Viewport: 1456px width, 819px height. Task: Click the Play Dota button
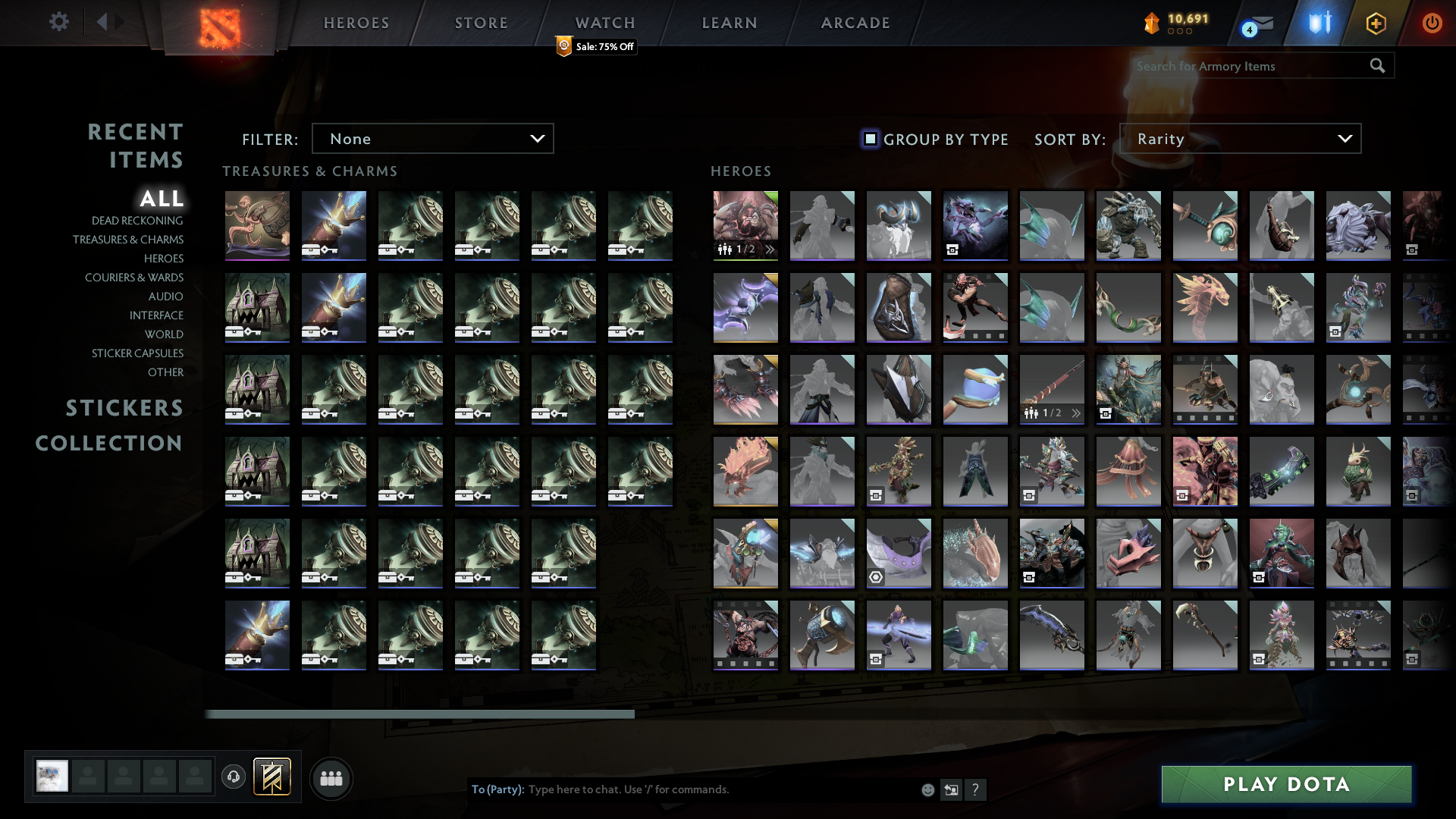tap(1285, 785)
